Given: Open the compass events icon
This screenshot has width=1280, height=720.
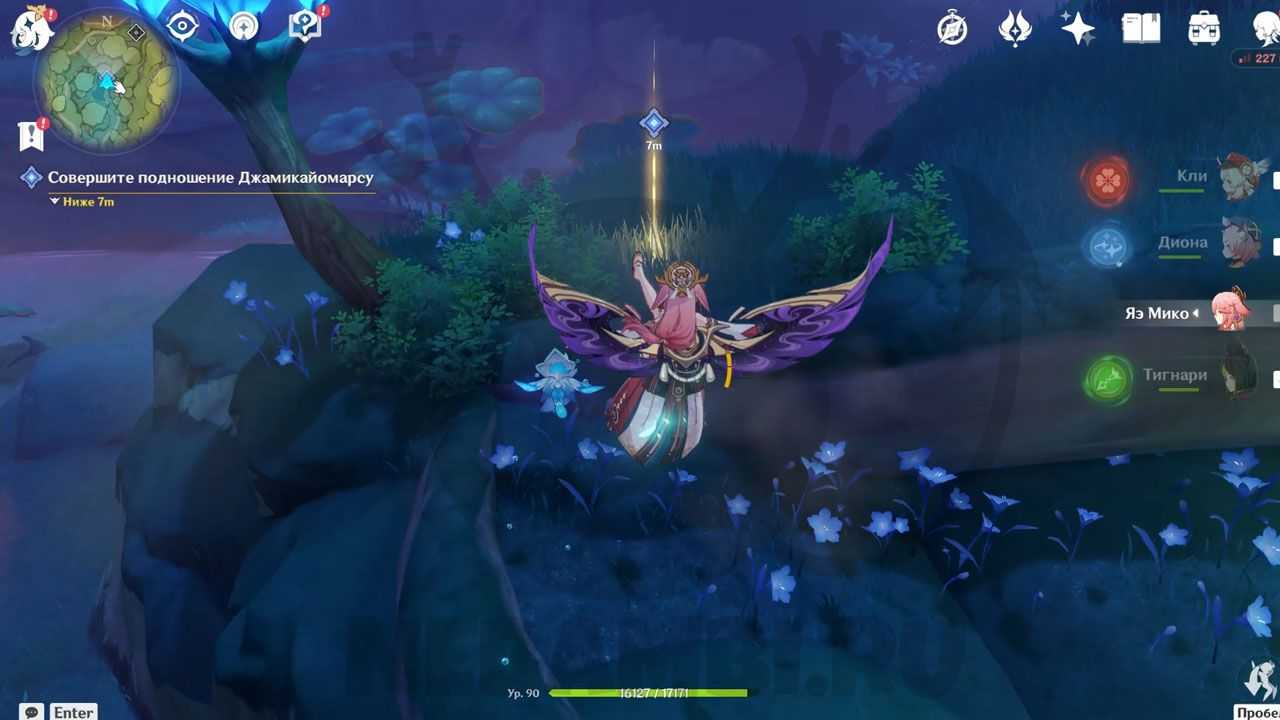Looking at the screenshot, I should (952, 29).
